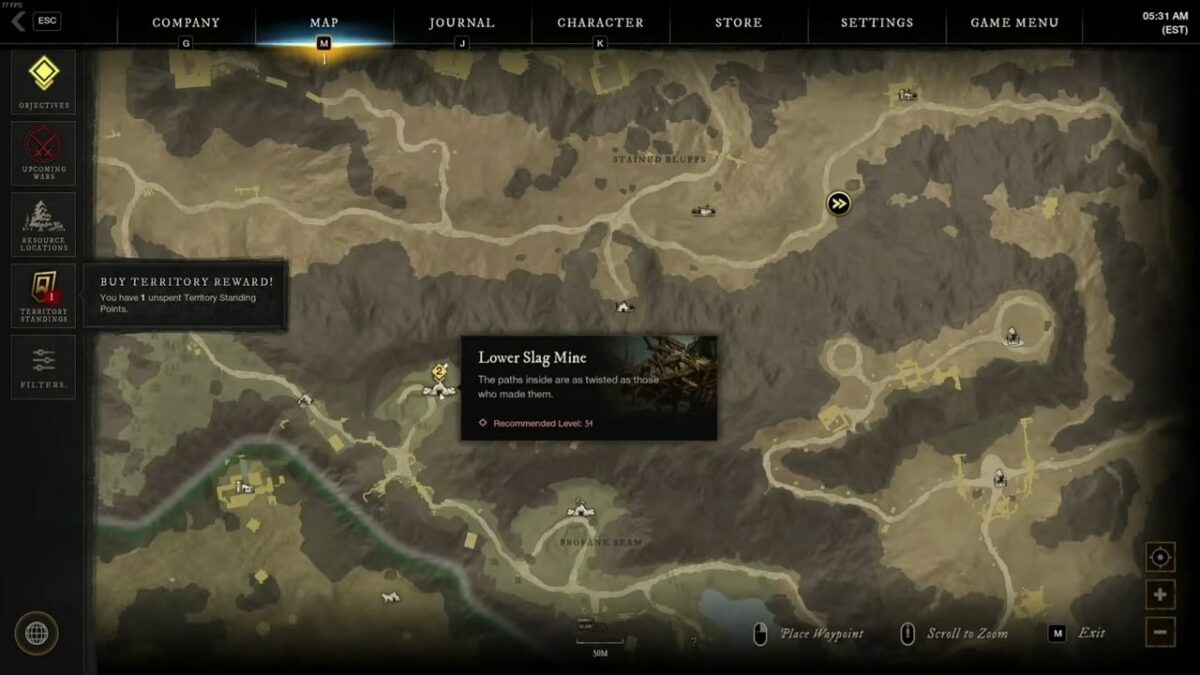Viewport: 1200px width, 675px height.
Task: Select the Profane Seam landmark marker
Action: coord(580,510)
